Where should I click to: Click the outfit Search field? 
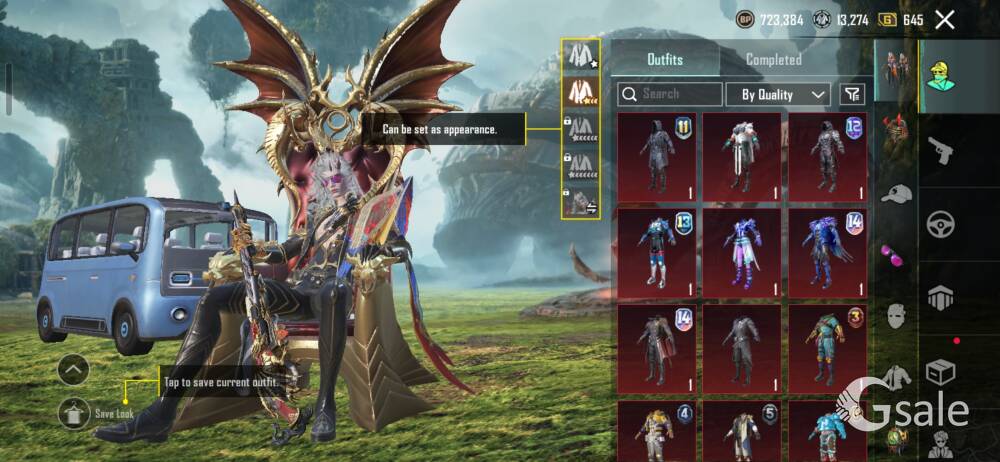(x=670, y=94)
